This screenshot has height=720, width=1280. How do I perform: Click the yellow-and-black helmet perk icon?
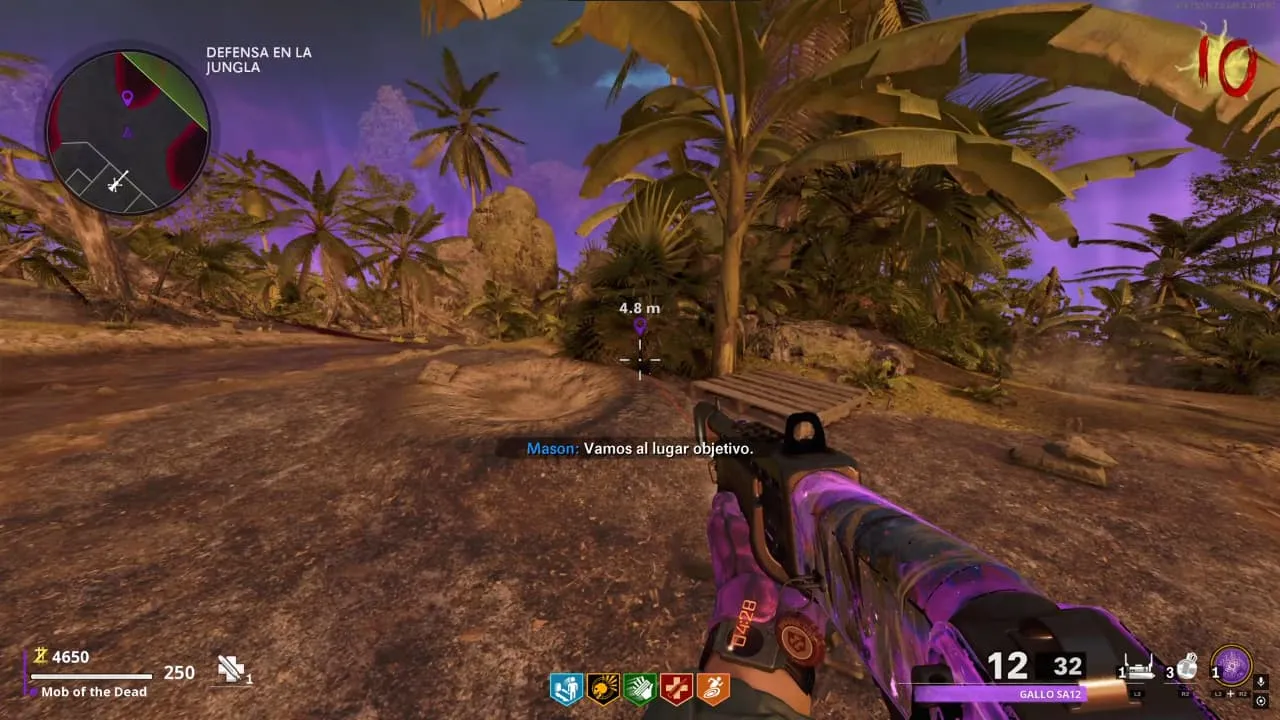(x=603, y=688)
